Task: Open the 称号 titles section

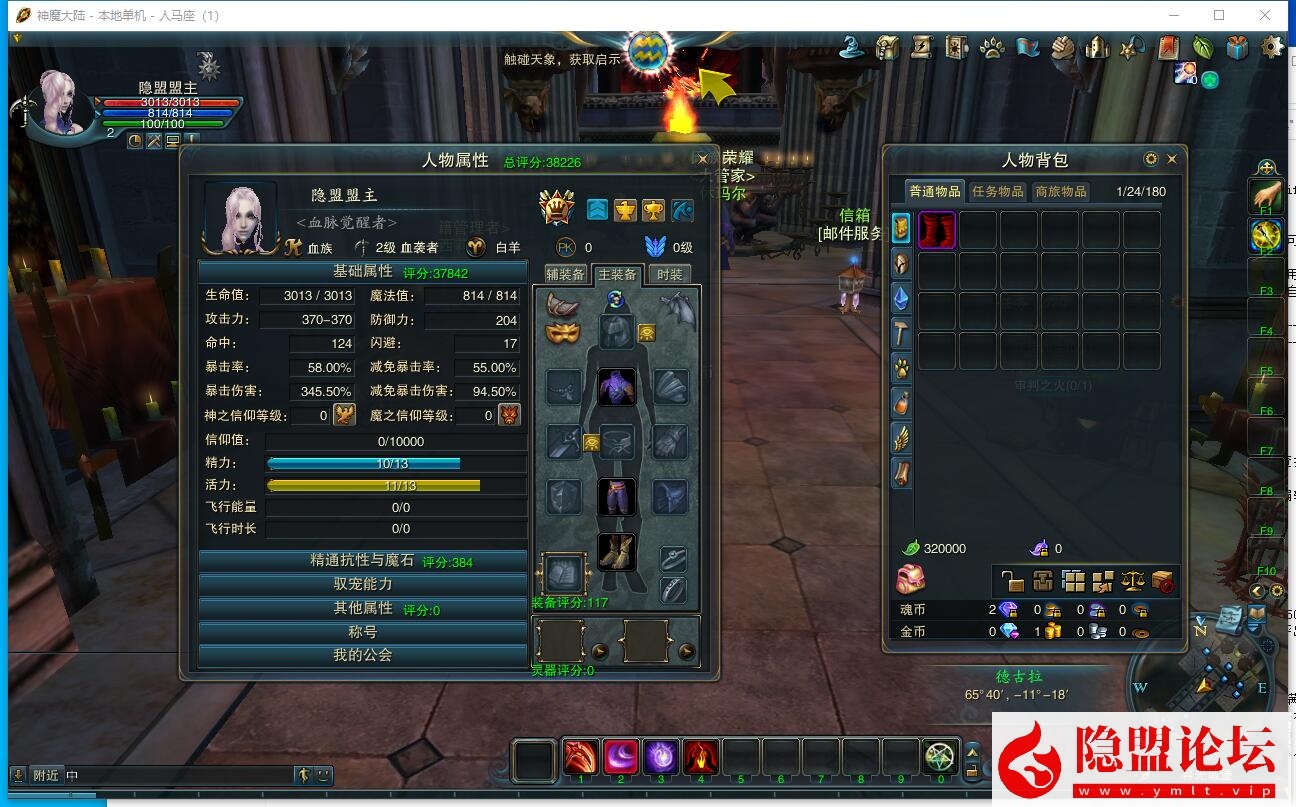Action: pos(362,632)
